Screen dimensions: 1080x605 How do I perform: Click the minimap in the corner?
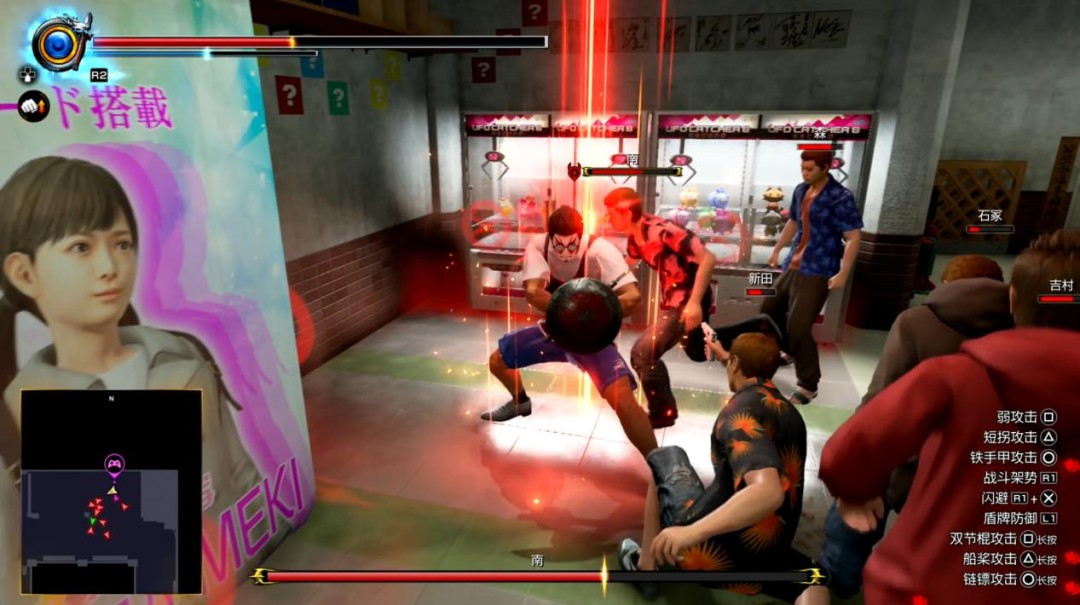click(x=111, y=491)
